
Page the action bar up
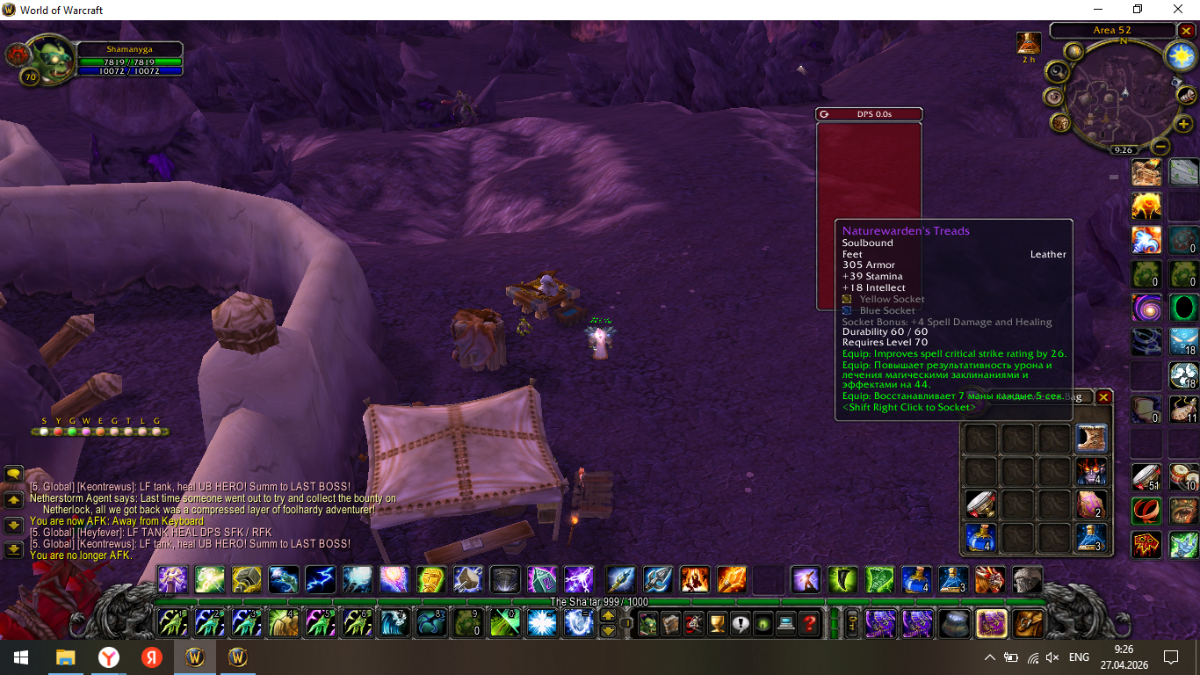click(x=607, y=616)
